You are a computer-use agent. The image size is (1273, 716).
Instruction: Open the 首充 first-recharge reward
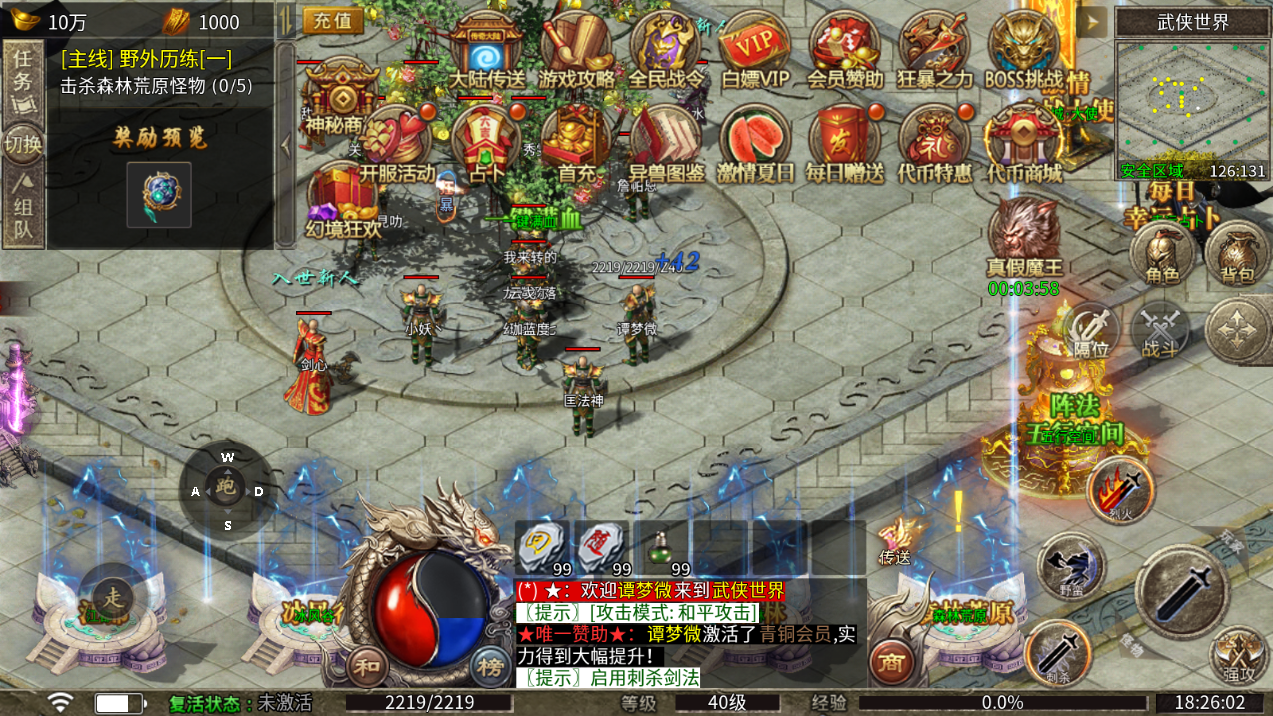[577, 142]
